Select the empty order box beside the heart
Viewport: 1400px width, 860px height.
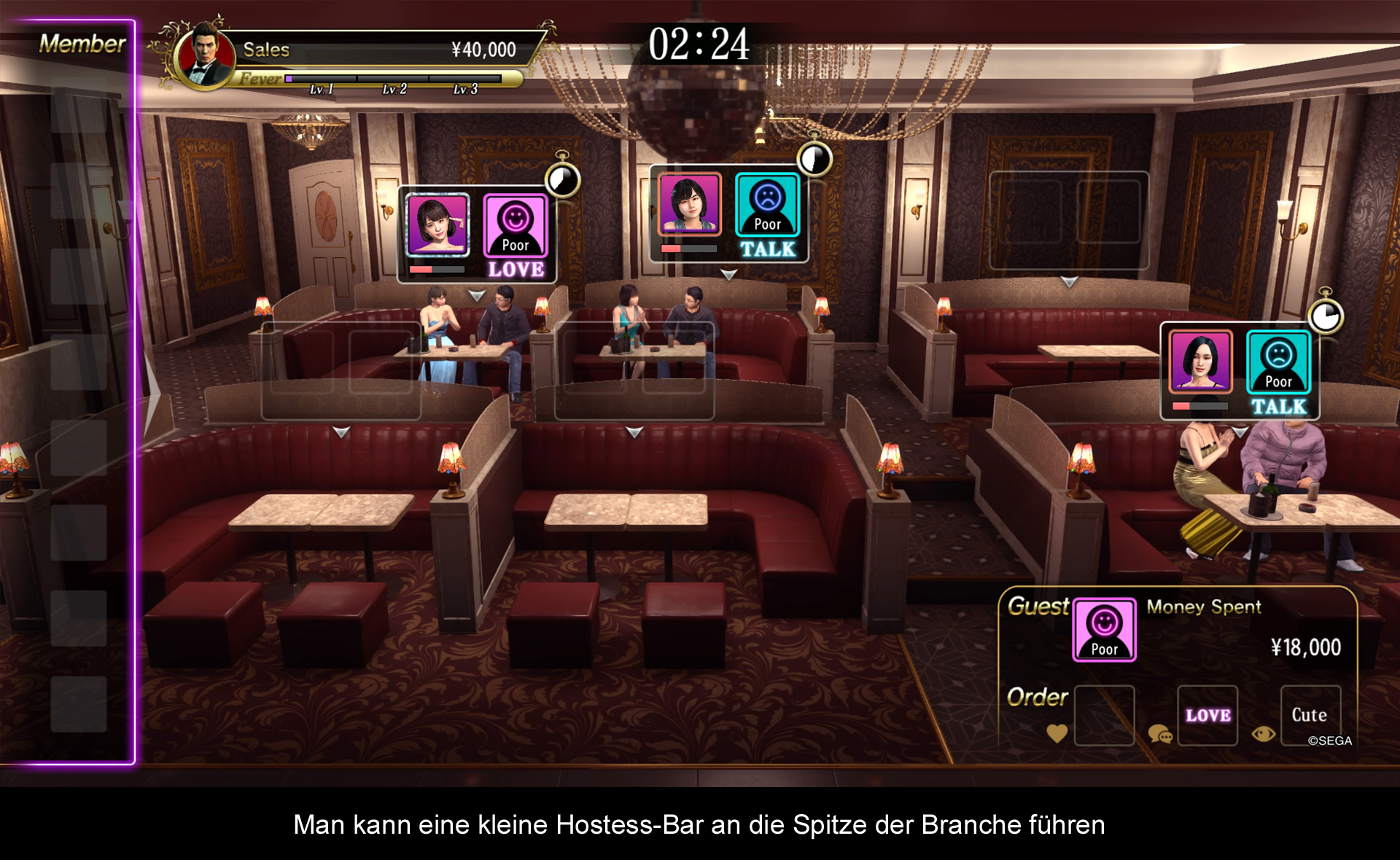(1104, 715)
